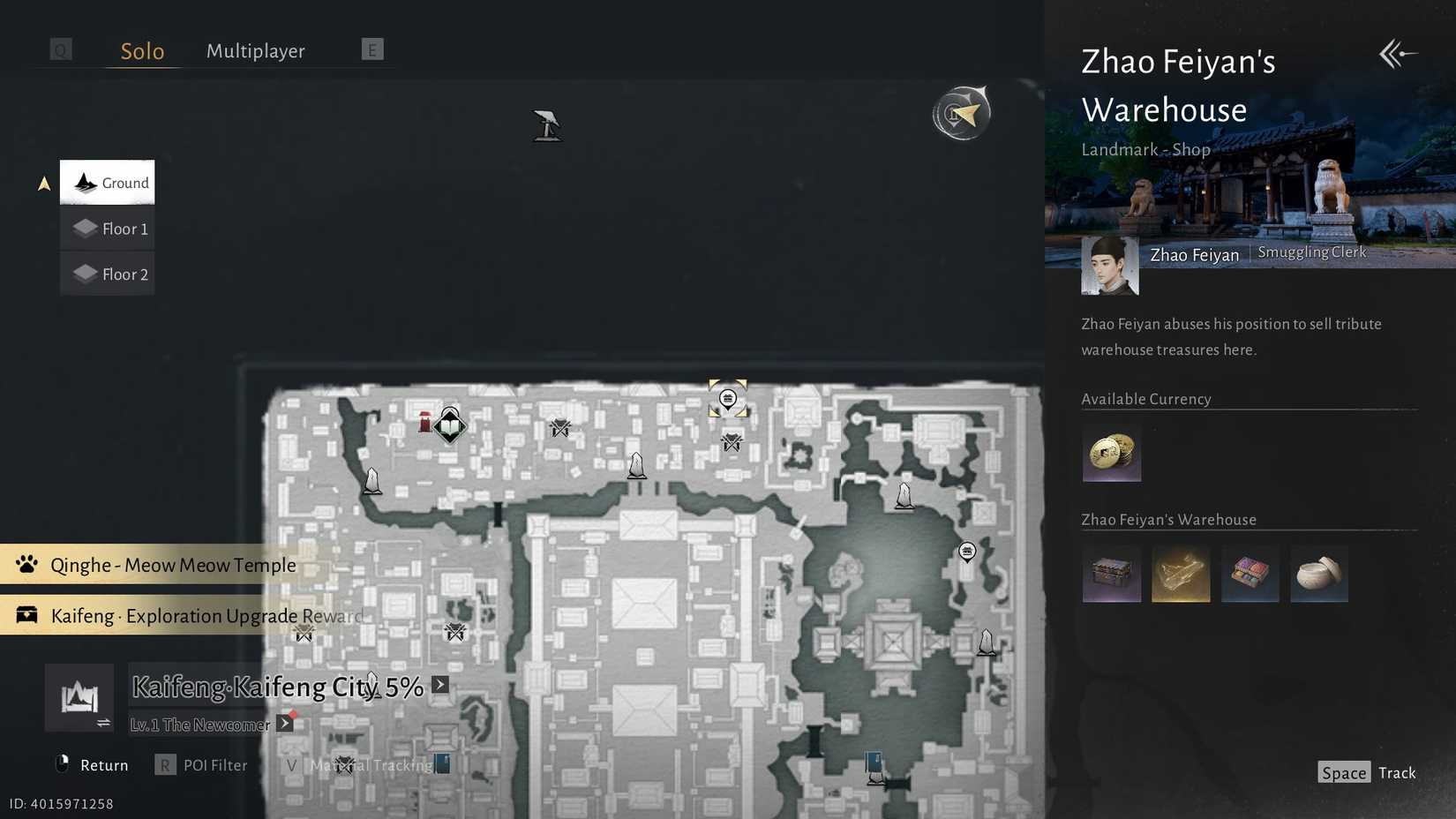Select the Solo tab
This screenshot has width=1456, height=819.
pyautogui.click(x=141, y=50)
